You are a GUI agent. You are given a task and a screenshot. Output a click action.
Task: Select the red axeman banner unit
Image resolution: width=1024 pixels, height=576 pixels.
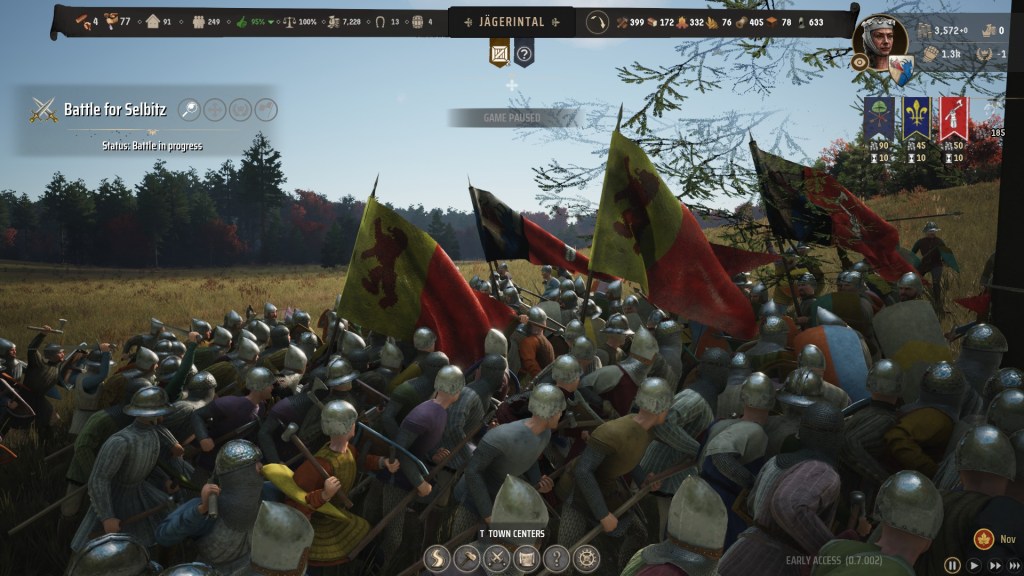pos(953,120)
